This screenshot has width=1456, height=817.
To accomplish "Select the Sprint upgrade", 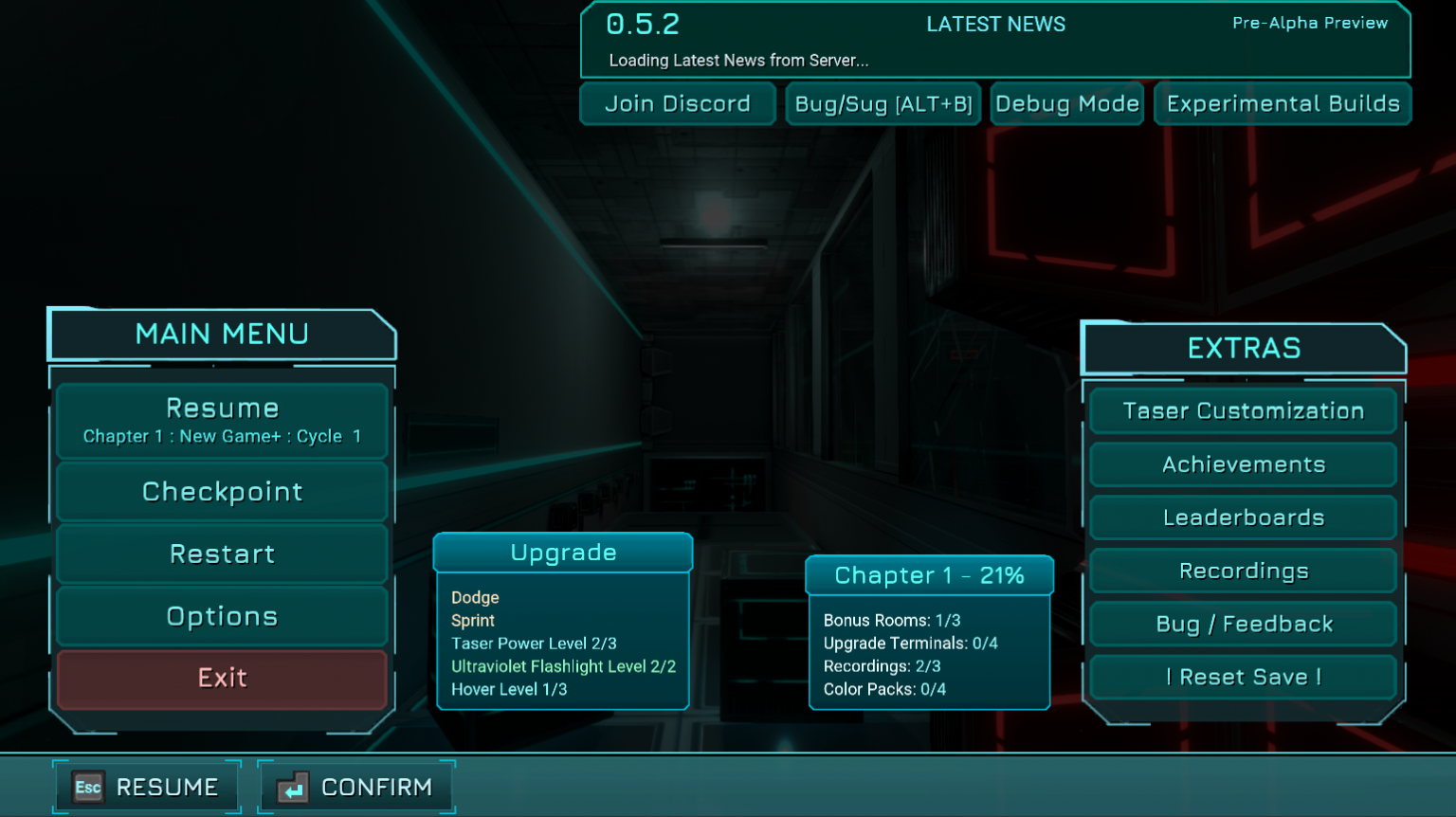I will click(x=473, y=621).
